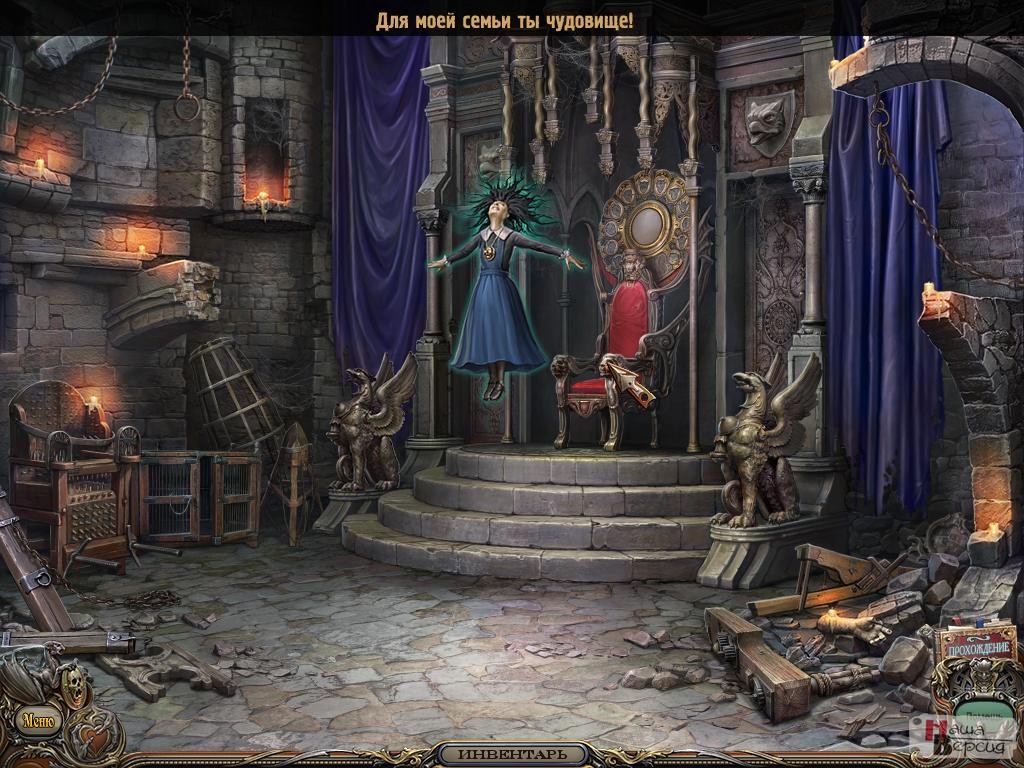
Task: Open the Меню button
Action: (x=38, y=720)
